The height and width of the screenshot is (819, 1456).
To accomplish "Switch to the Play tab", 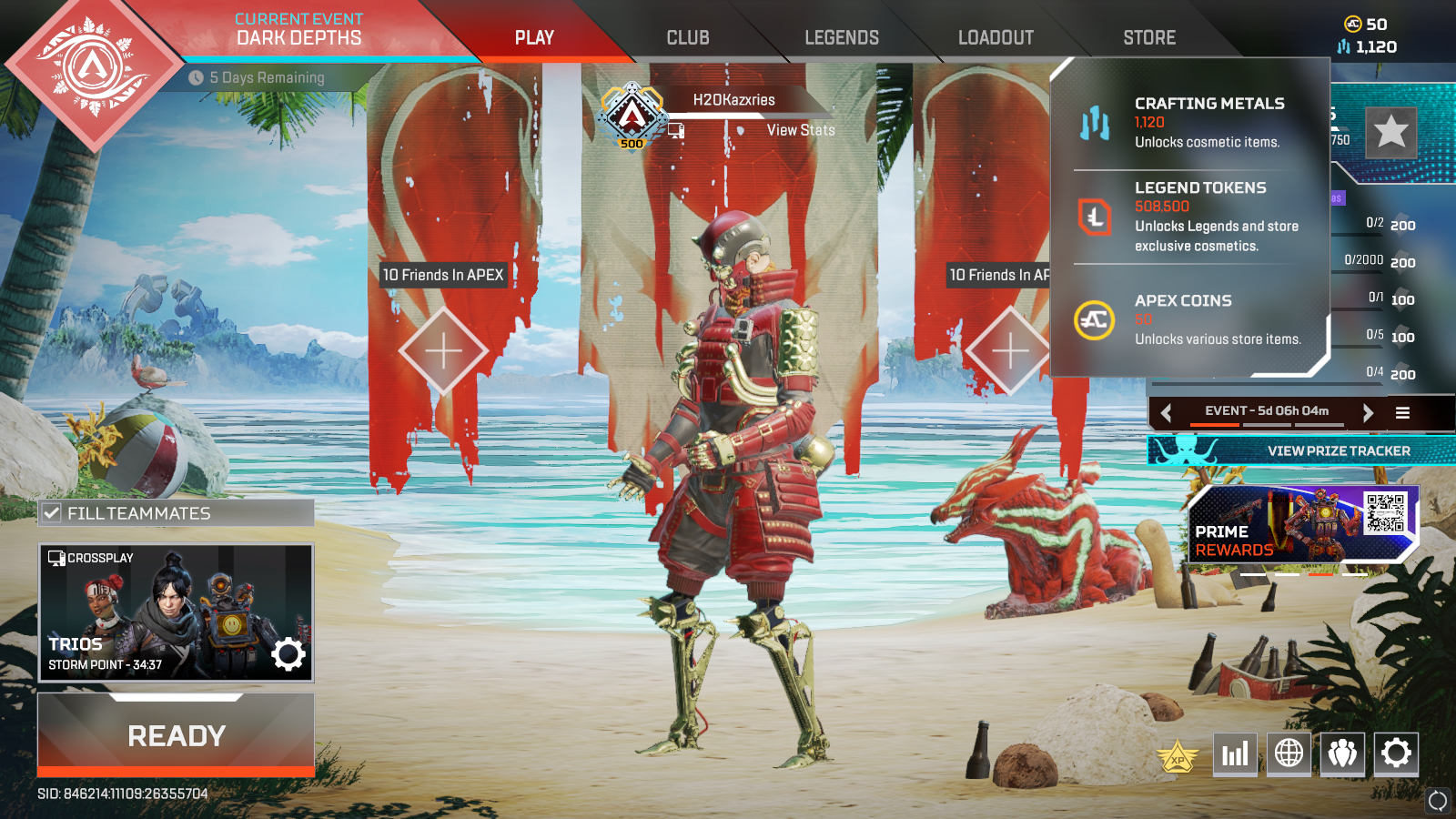I will pos(534,38).
